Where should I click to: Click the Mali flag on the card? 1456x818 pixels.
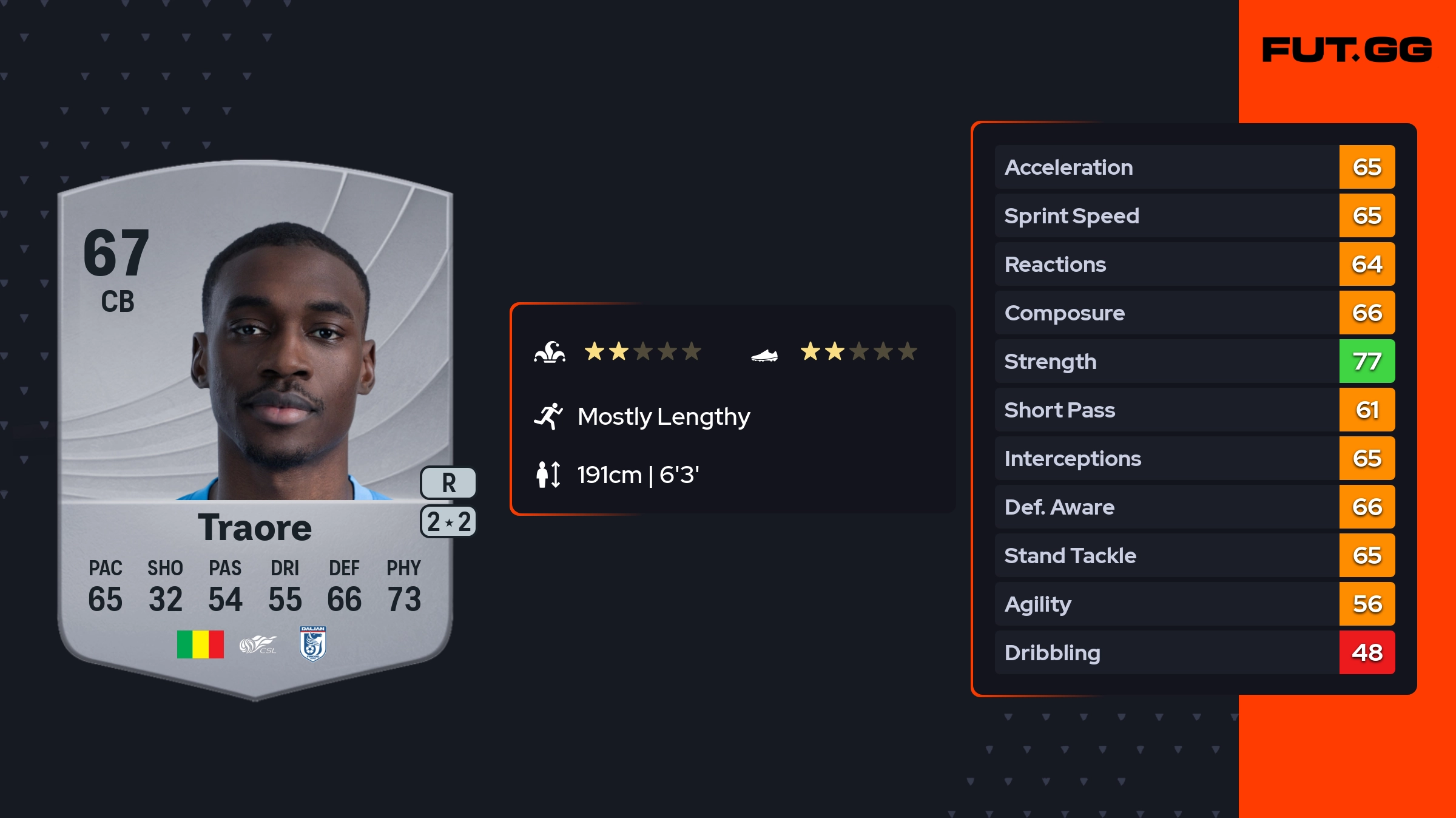coord(200,644)
